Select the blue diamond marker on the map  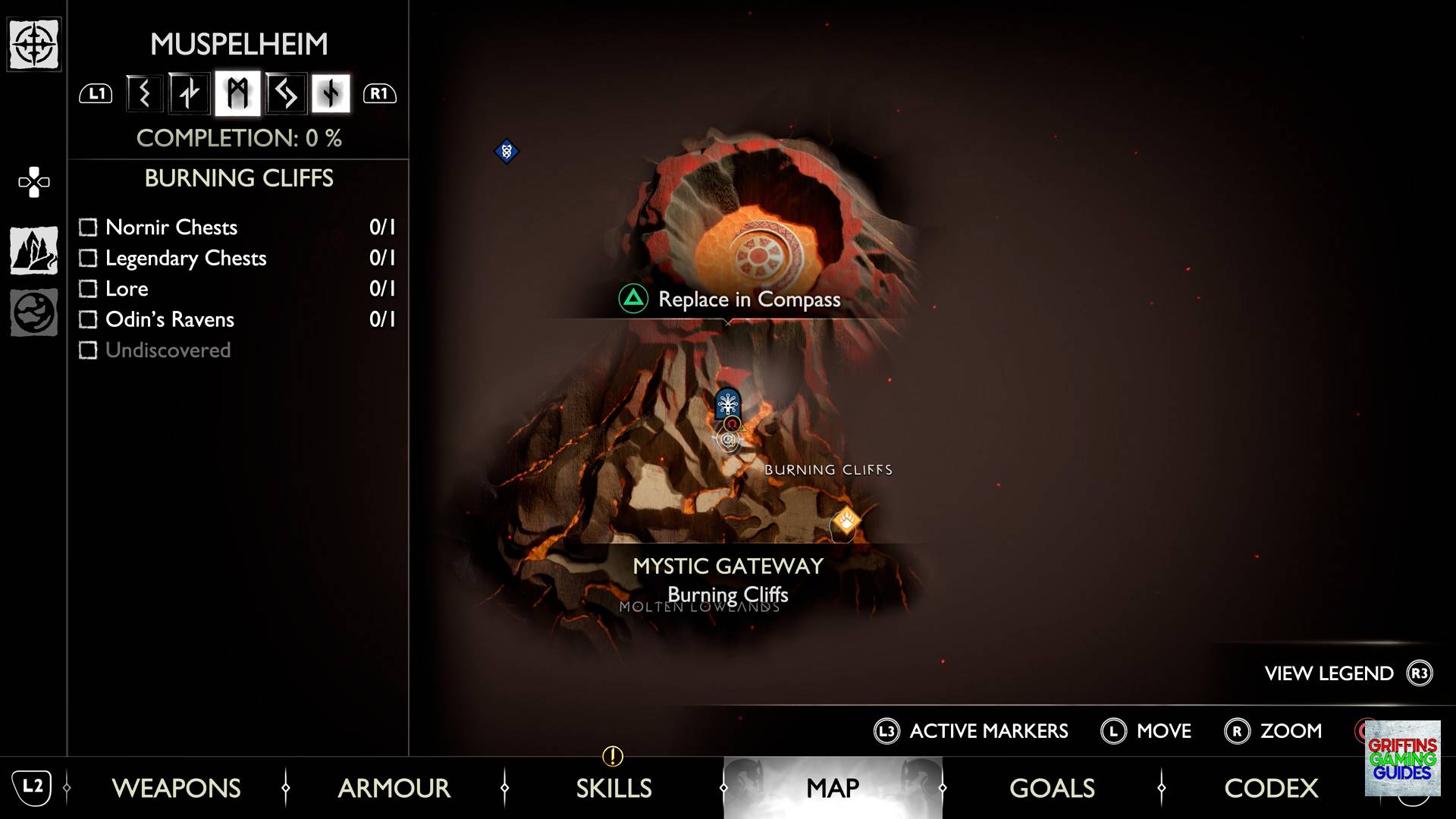point(507,151)
